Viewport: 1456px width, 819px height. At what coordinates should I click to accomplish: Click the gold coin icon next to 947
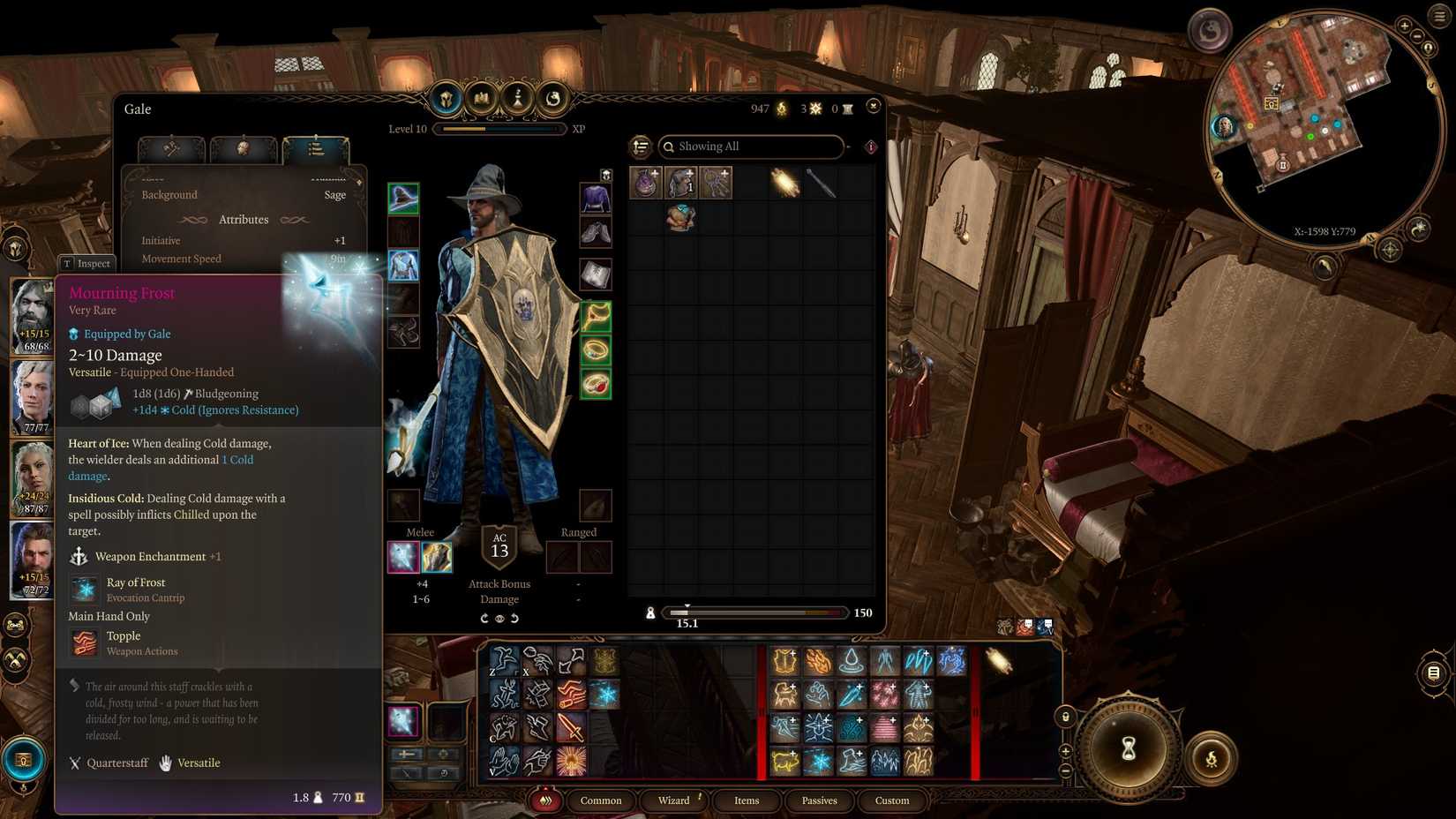point(780,109)
